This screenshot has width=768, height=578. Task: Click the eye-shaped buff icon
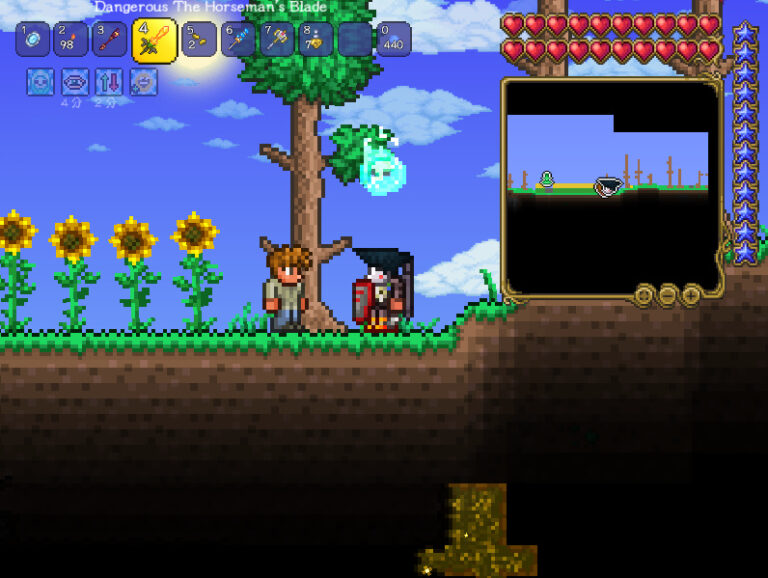pos(75,81)
